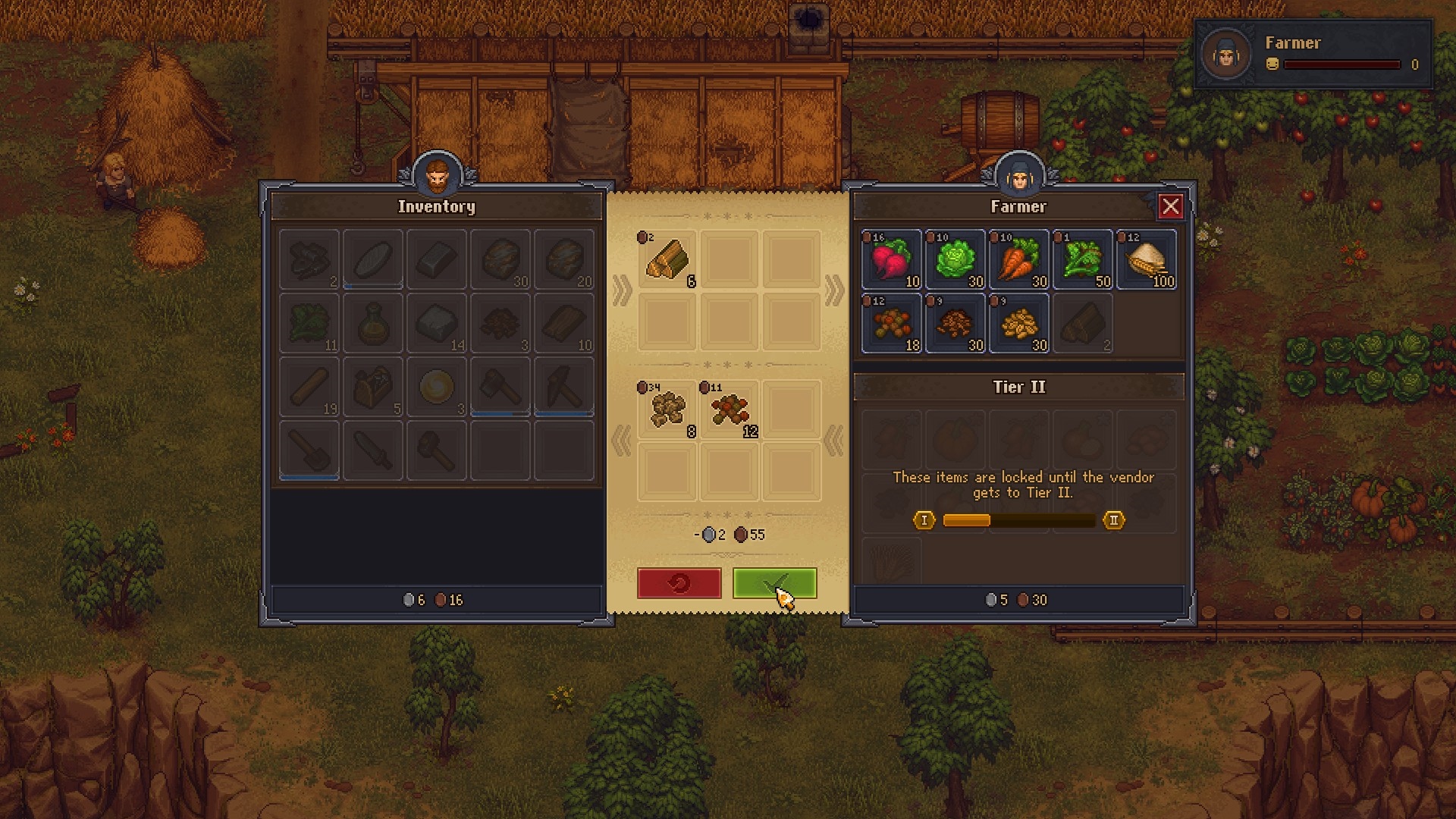Select the green leafy stack of 50
Screen dimensions: 1456x819
(x=1082, y=260)
